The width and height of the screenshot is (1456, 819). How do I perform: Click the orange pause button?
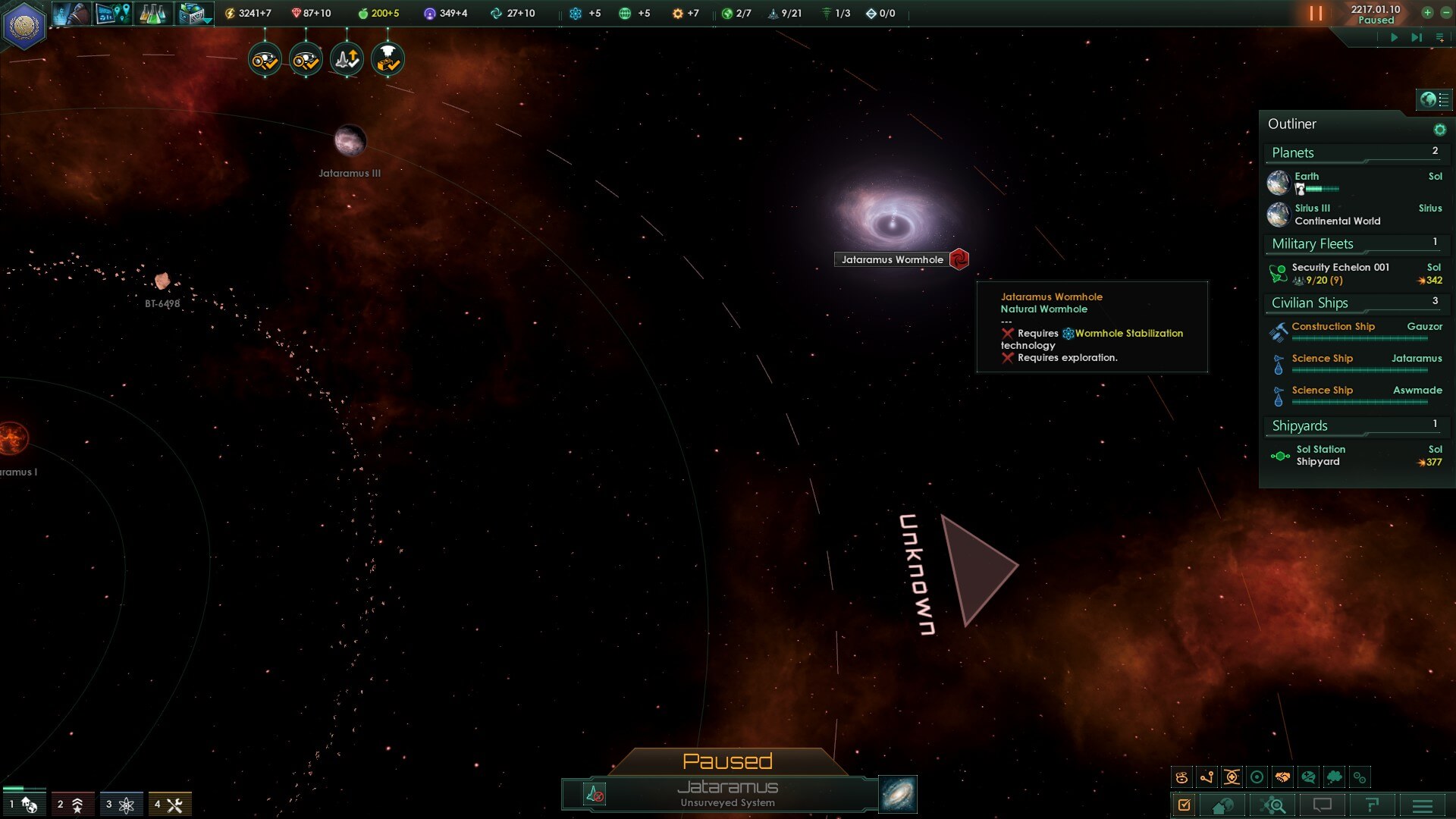[1316, 14]
